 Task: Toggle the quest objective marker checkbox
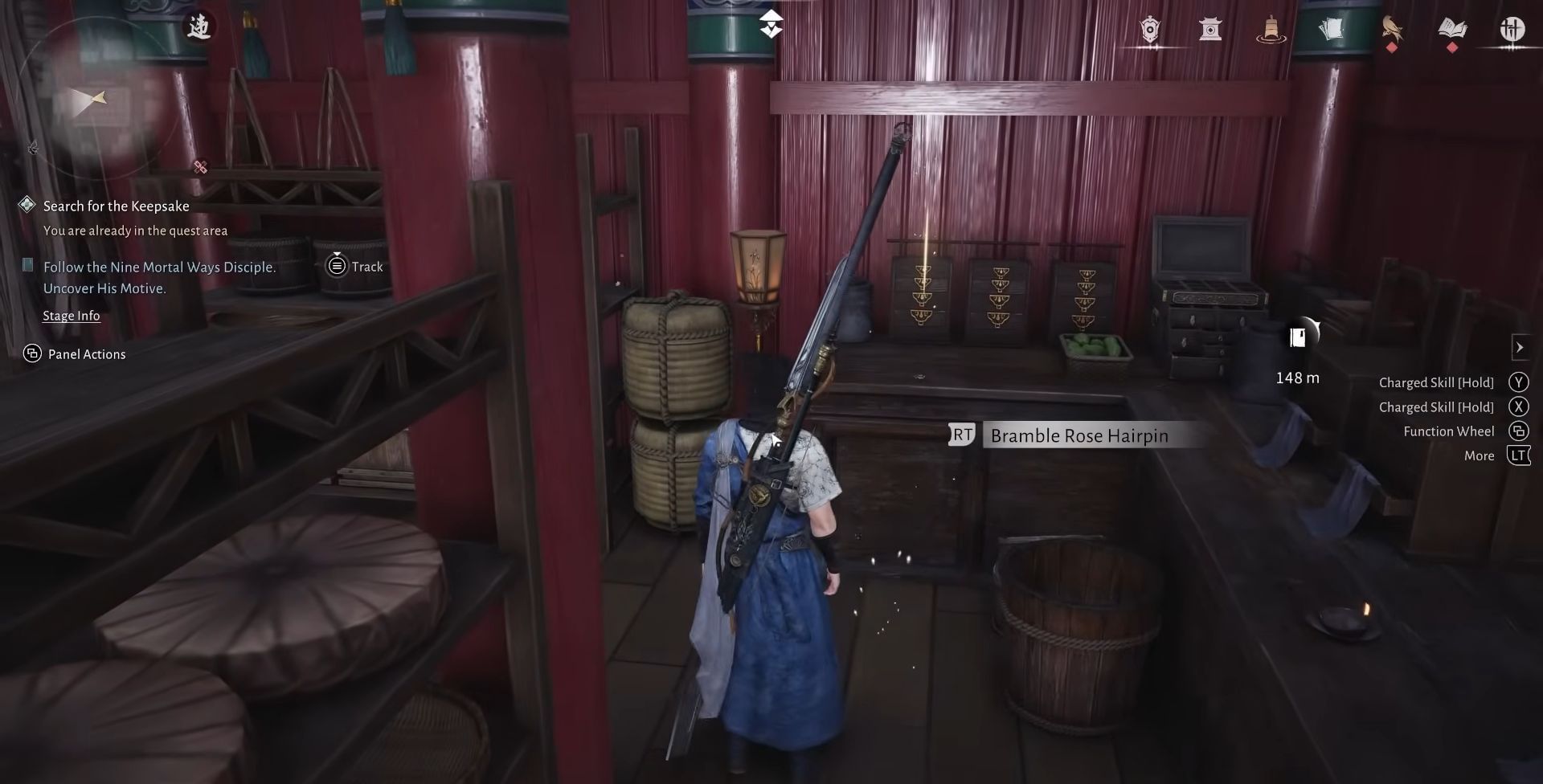tap(27, 266)
